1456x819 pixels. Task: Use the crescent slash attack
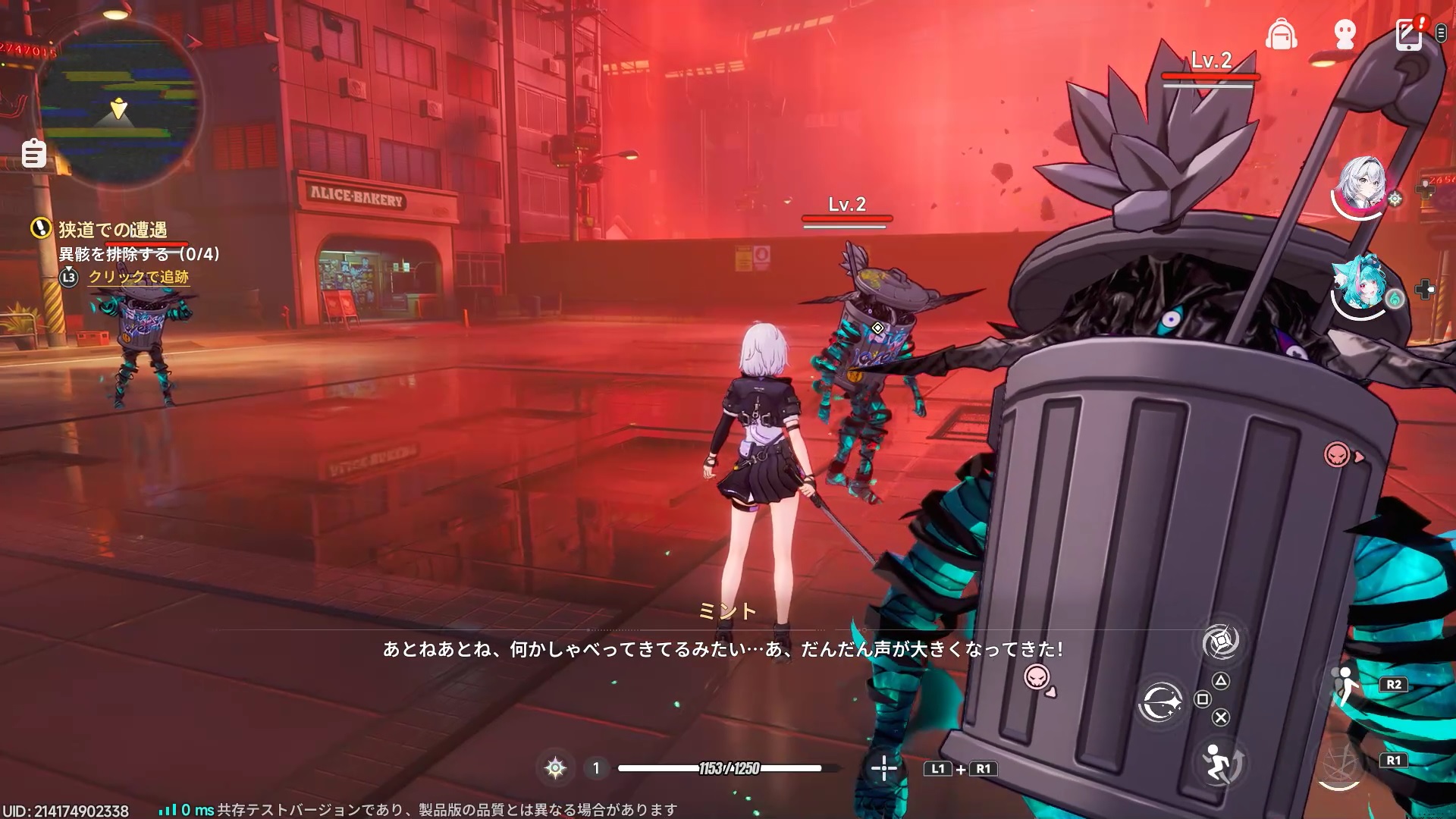tap(1160, 702)
